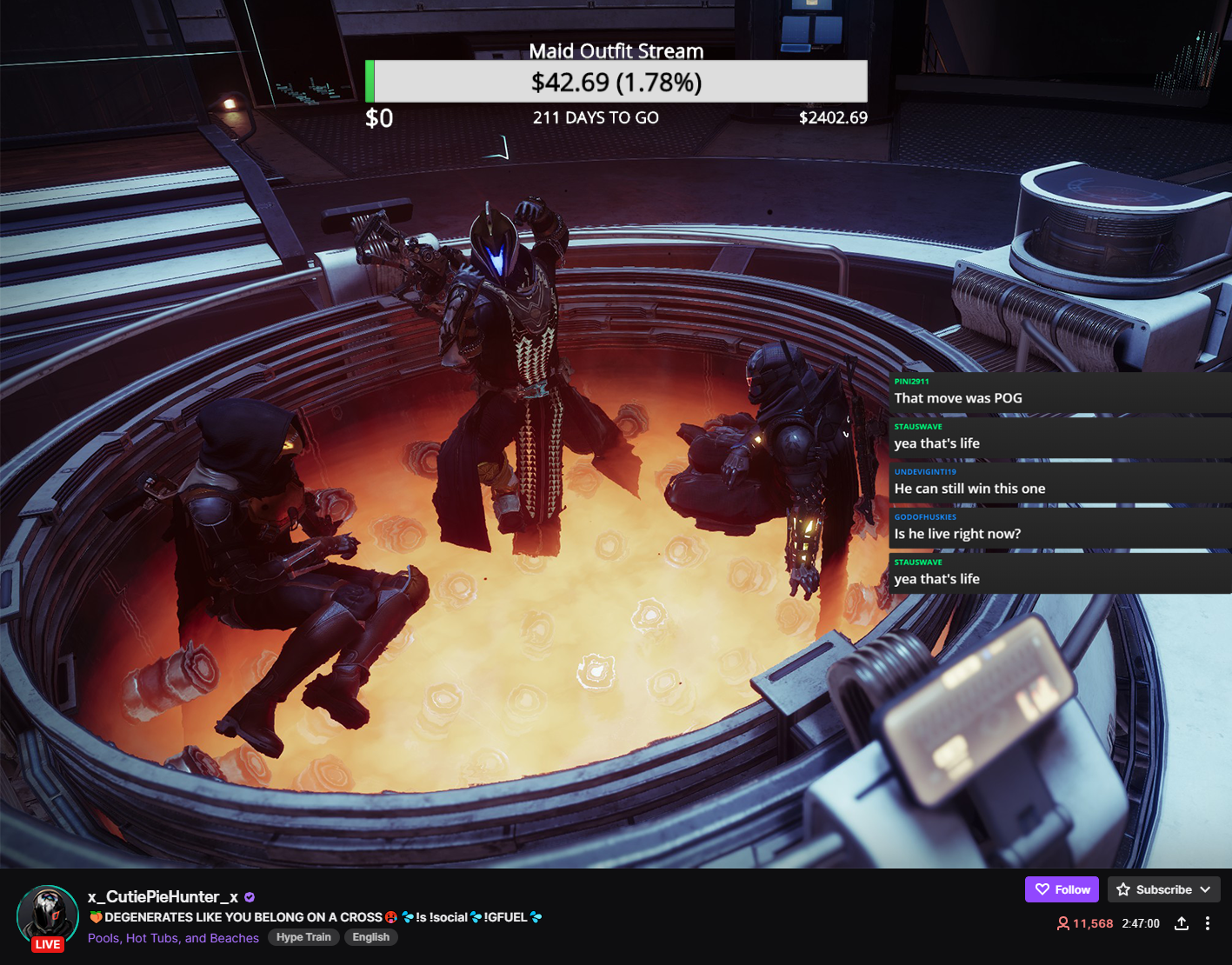The width and height of the screenshot is (1232, 965).
Task: Click the share (upload arrow) icon
Action: point(1181,923)
